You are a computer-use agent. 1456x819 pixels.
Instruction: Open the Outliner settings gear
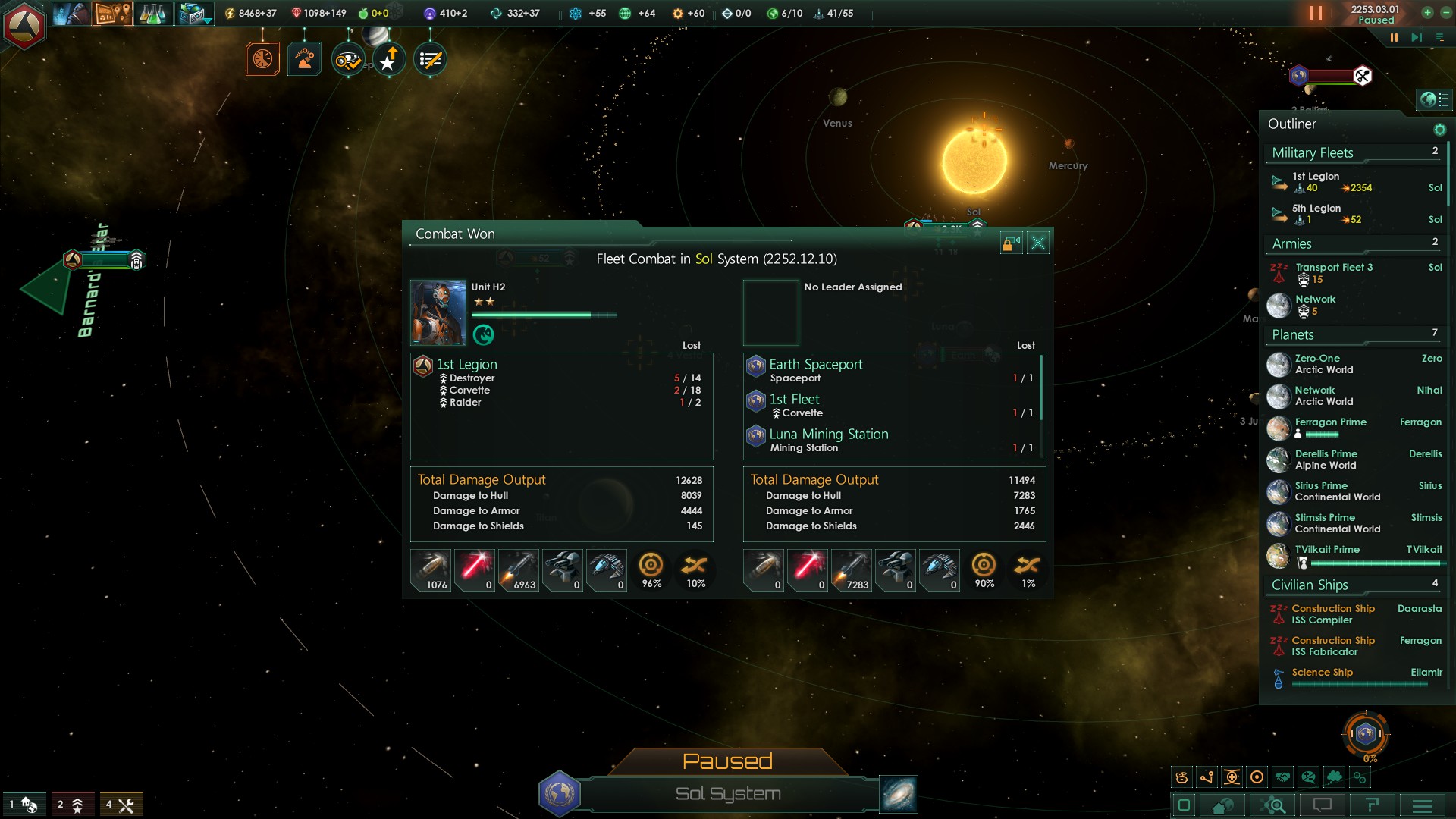pyautogui.click(x=1439, y=130)
